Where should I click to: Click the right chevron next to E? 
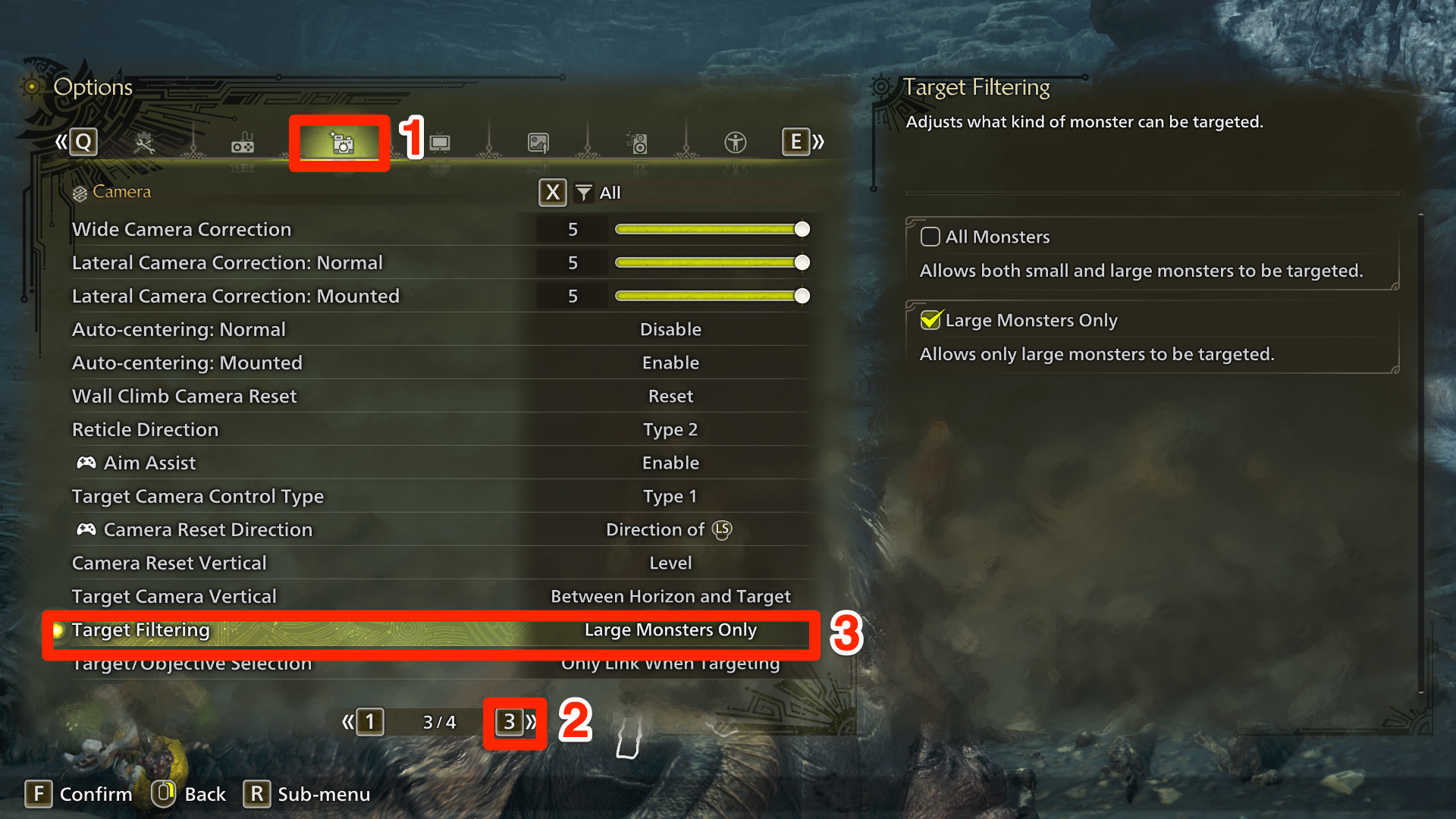(x=817, y=141)
